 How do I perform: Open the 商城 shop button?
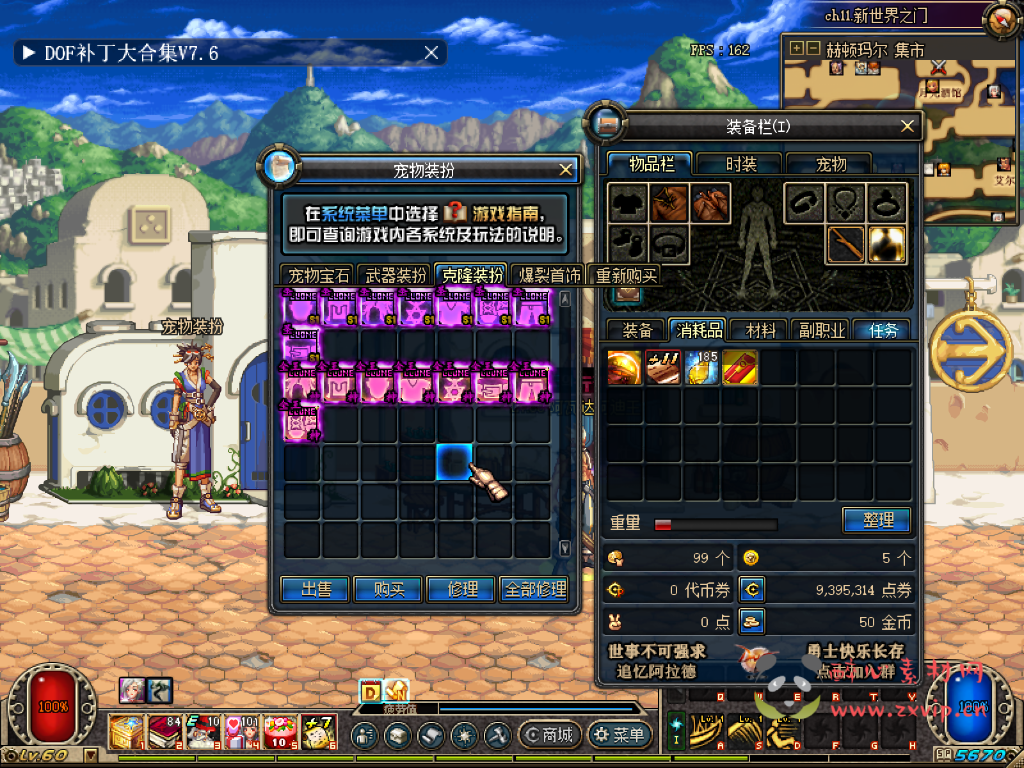549,735
